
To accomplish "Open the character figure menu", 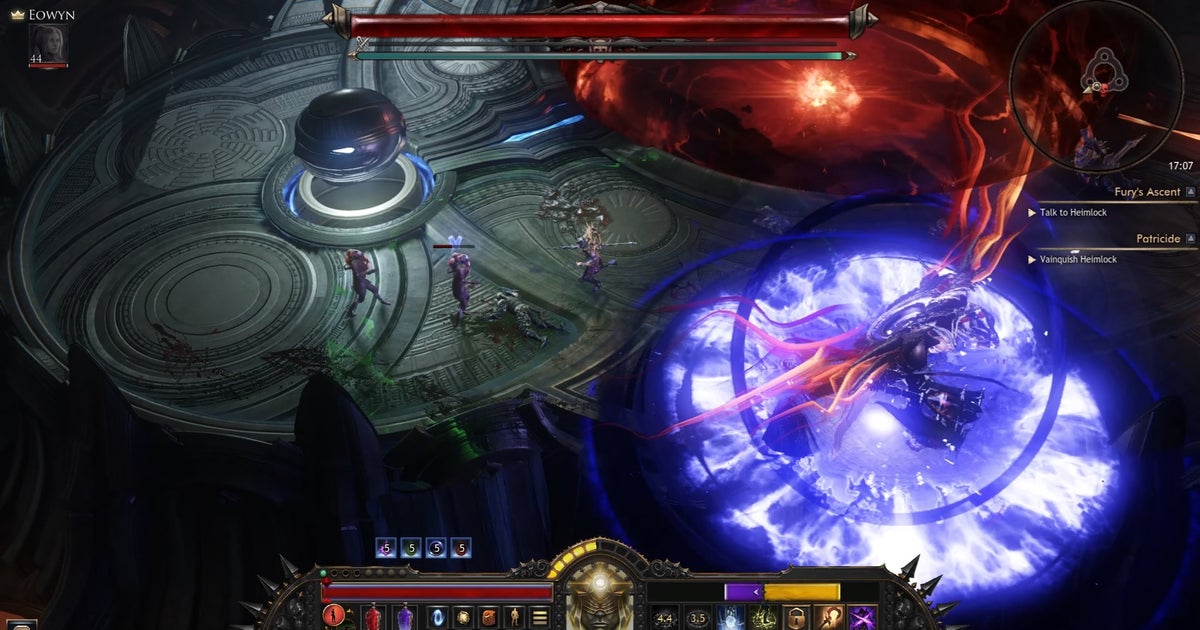I will coord(516,617).
